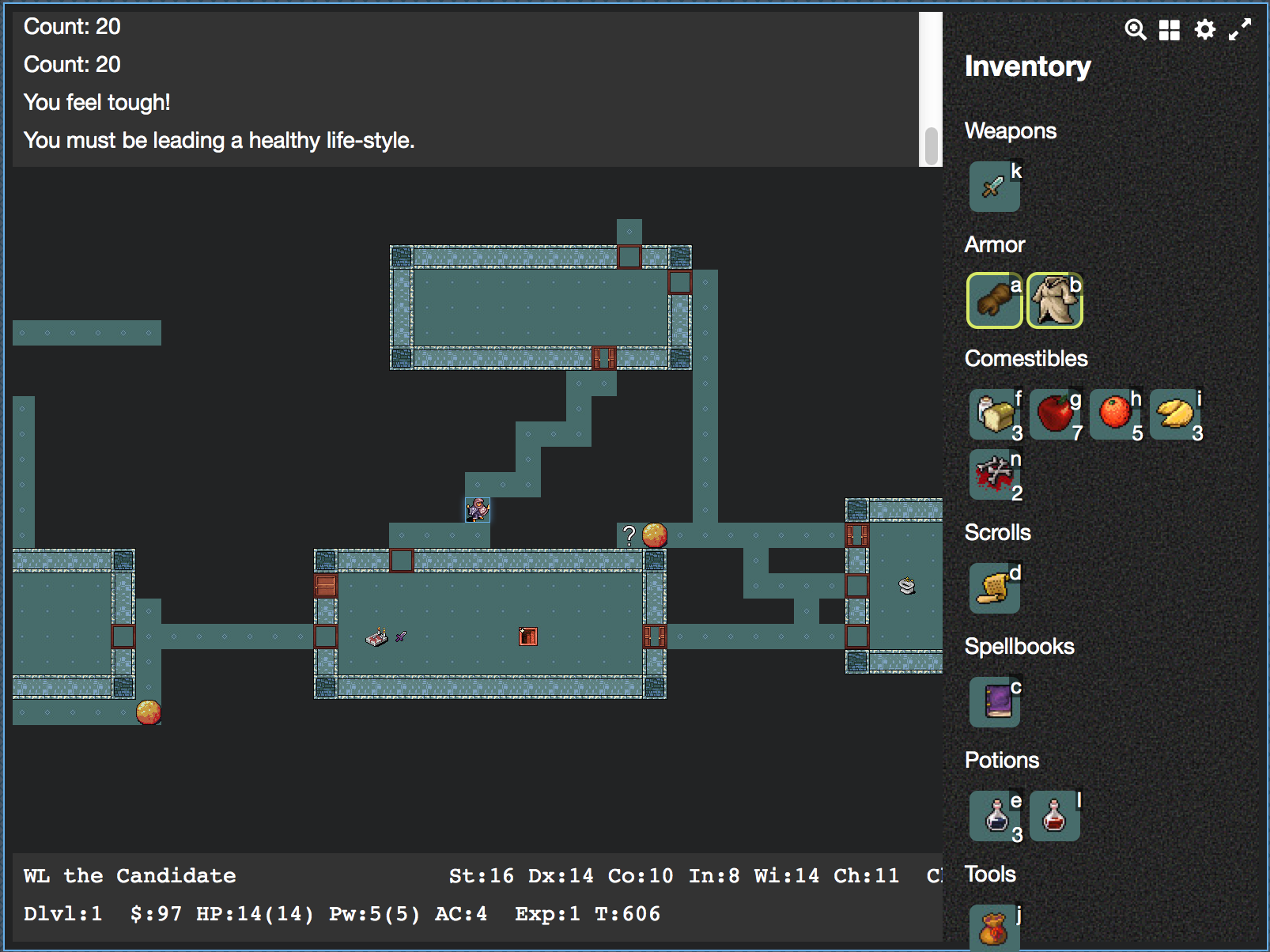Collapse the Potions section

pyautogui.click(x=1001, y=760)
